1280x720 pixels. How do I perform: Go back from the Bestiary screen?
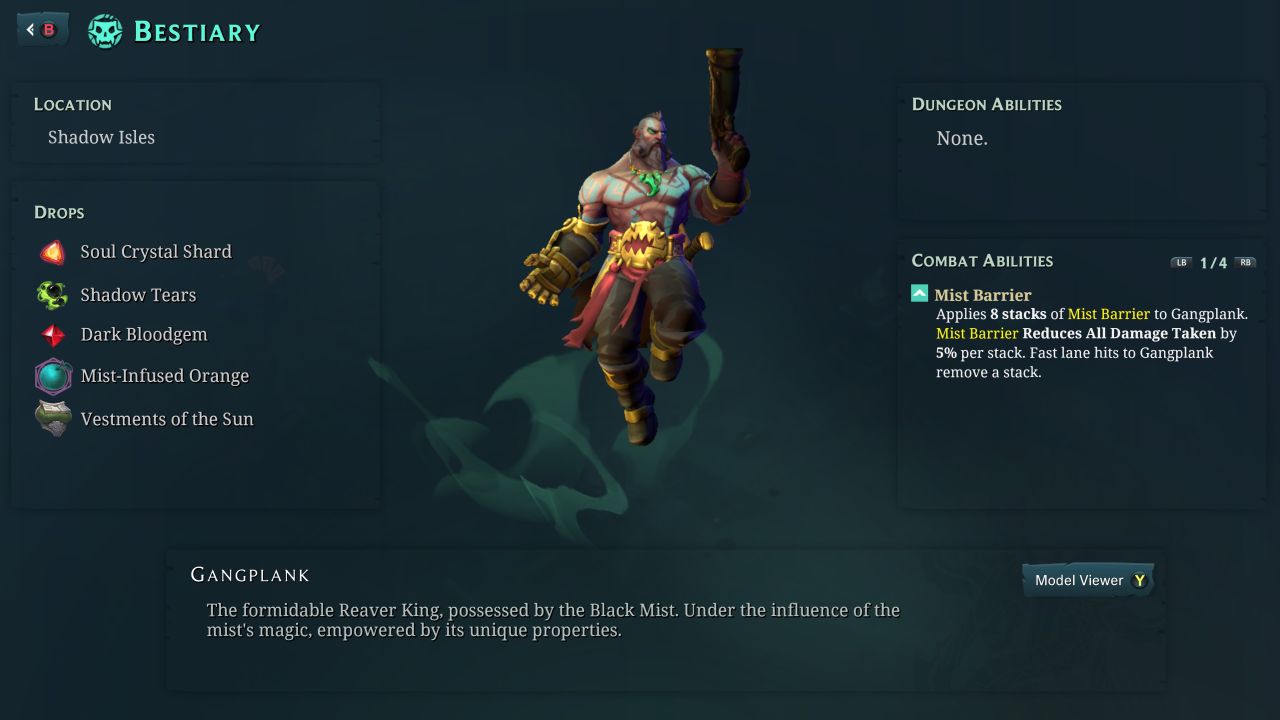42,30
